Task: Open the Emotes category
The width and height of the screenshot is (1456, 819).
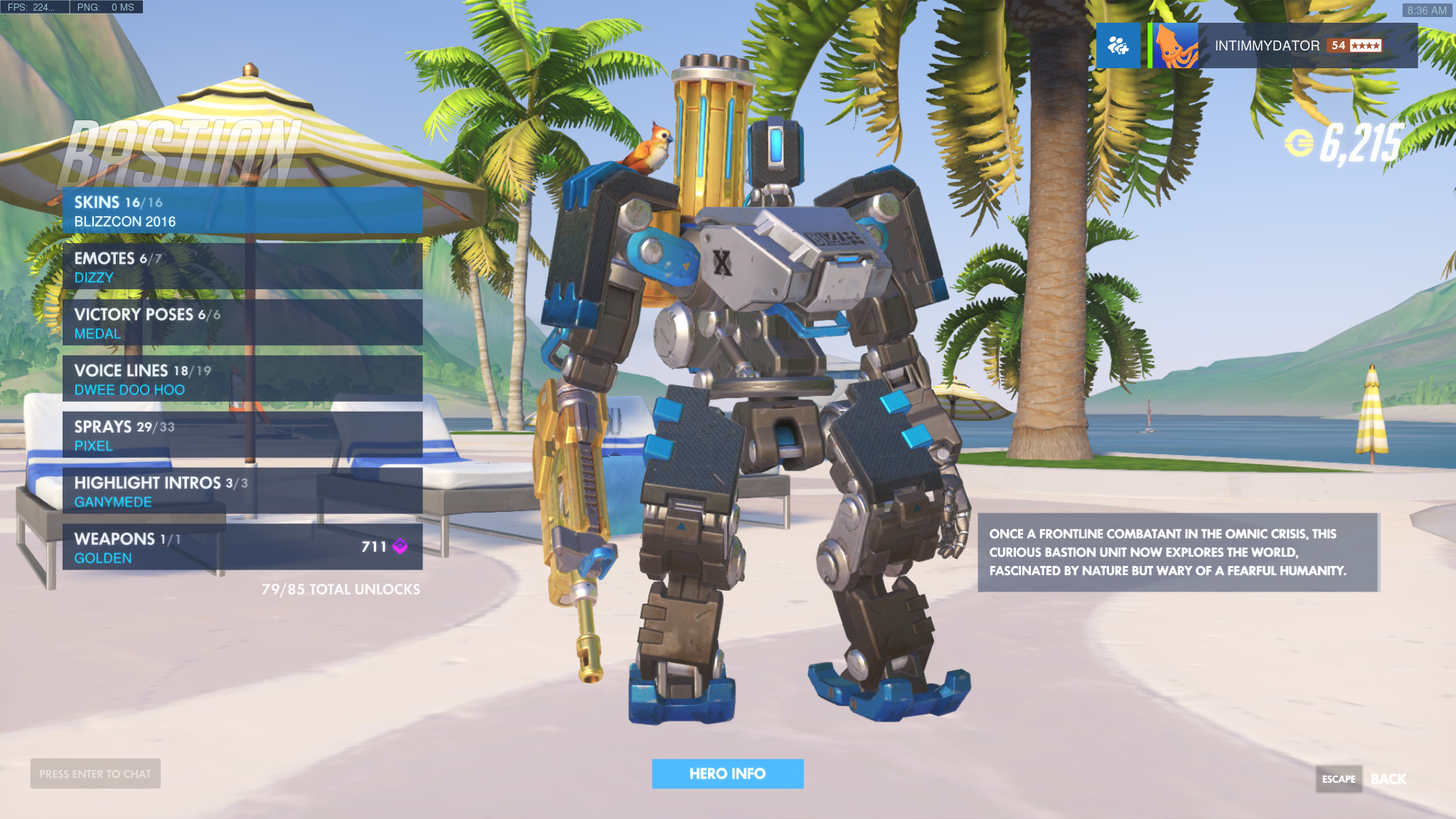Action: click(x=242, y=267)
